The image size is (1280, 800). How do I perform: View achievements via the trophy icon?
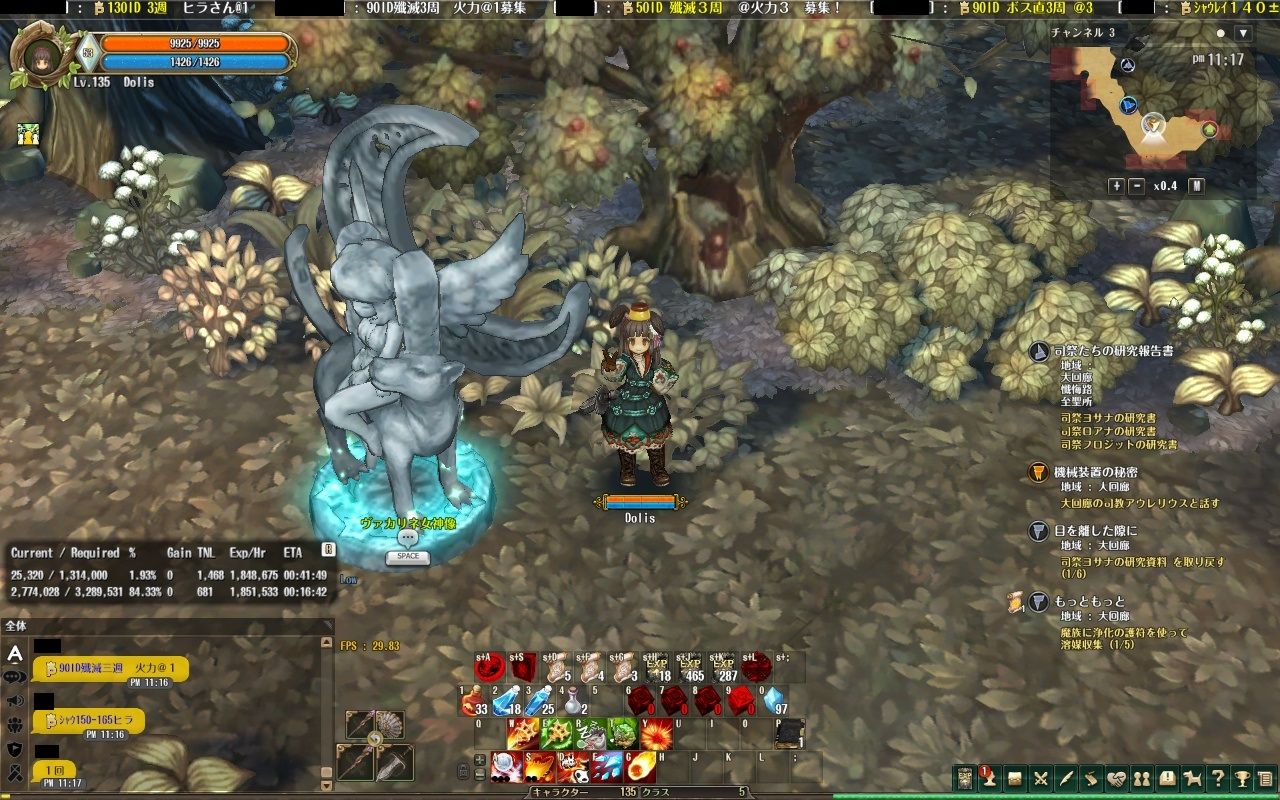(1243, 779)
